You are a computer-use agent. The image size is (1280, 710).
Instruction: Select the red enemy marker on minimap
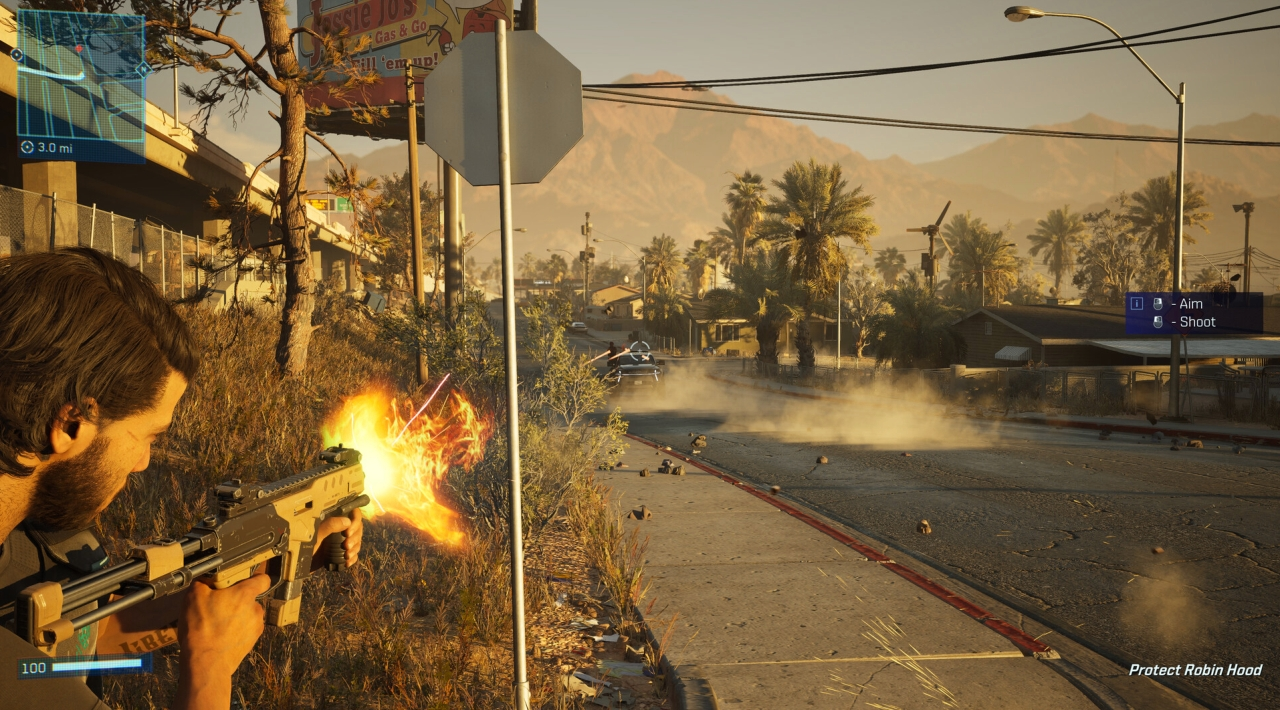79,49
